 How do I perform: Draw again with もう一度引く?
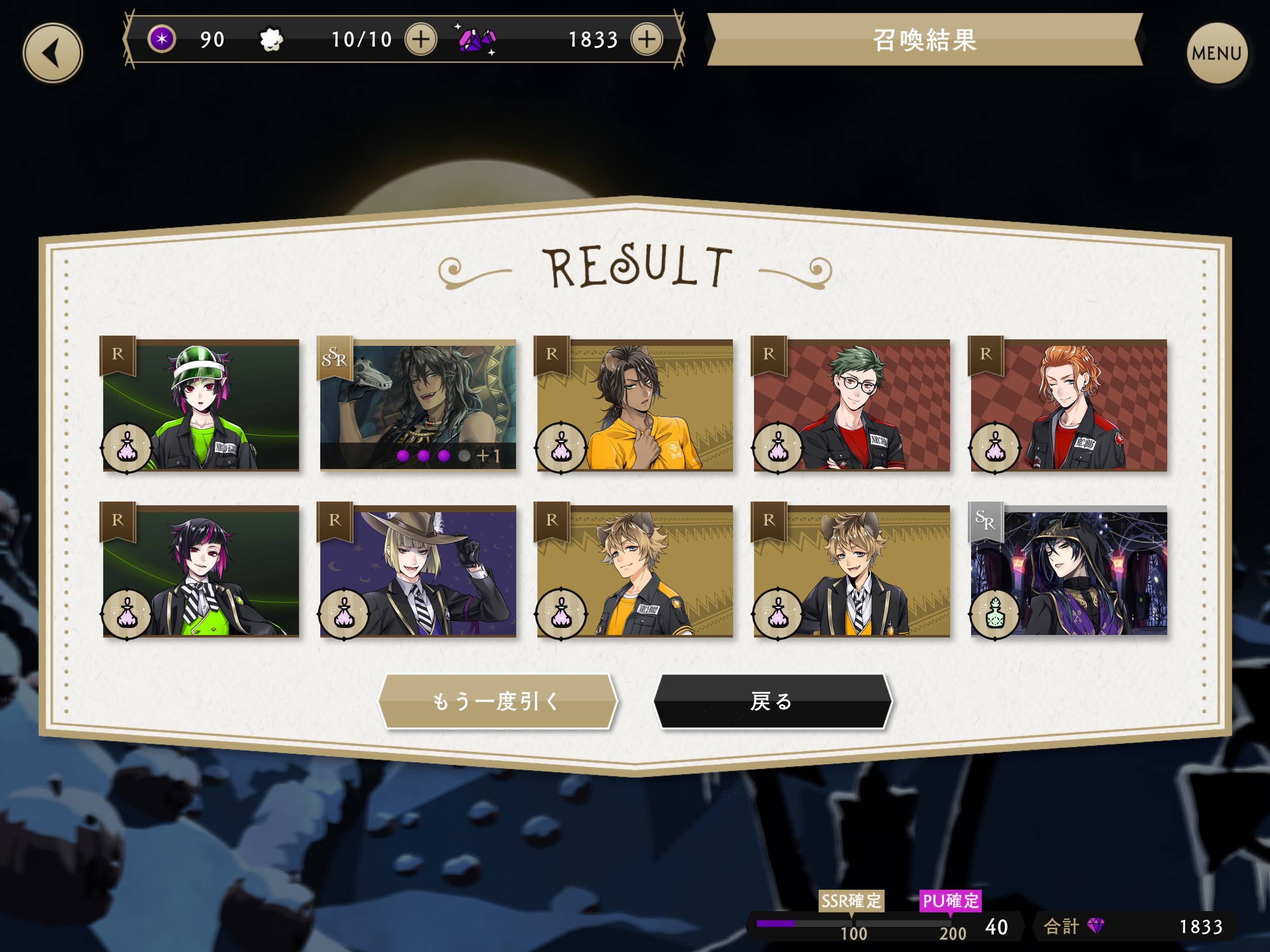click(x=497, y=701)
